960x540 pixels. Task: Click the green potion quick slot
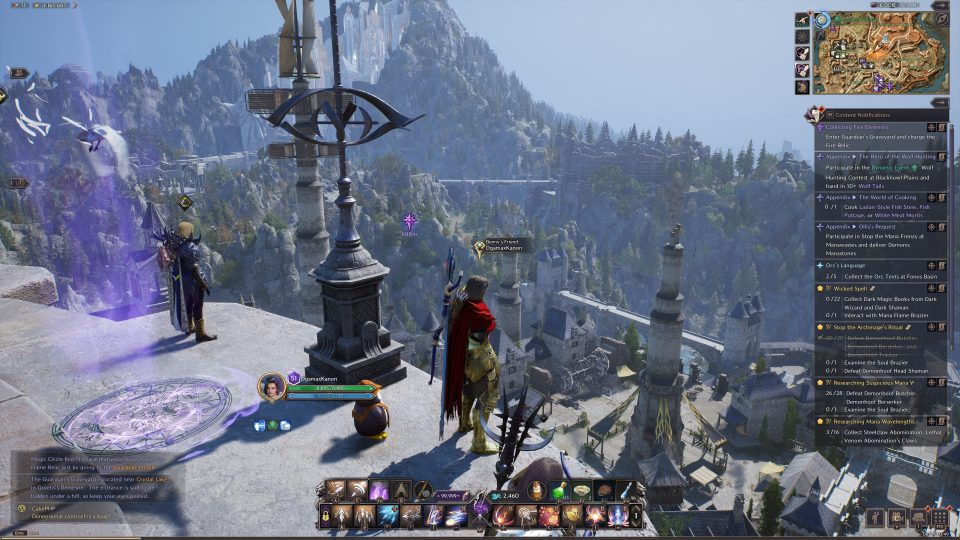(561, 490)
